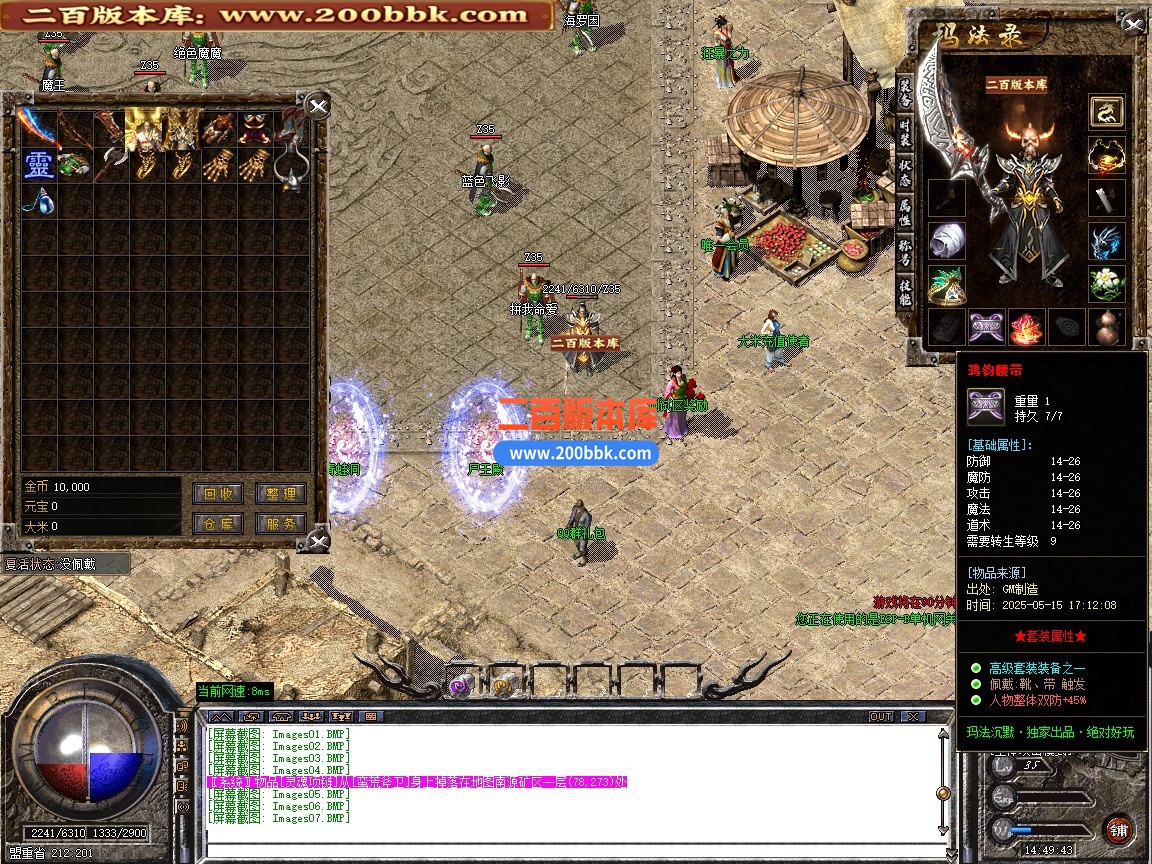1152x864 pixels.
Task: Select the equipped gourd slot
Action: (1106, 327)
